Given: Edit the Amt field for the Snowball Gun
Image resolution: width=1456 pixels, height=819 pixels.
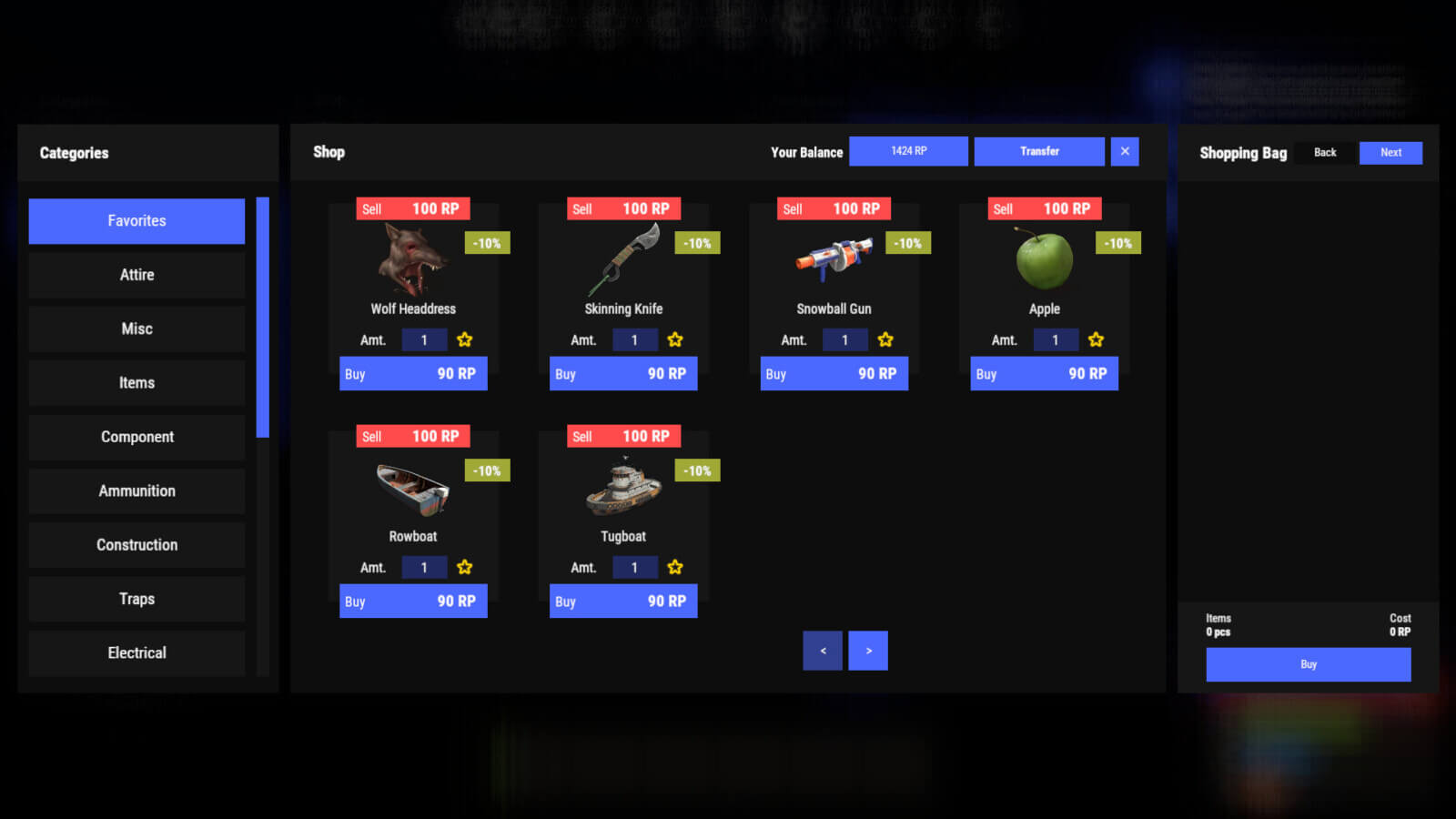Looking at the screenshot, I should coord(845,339).
